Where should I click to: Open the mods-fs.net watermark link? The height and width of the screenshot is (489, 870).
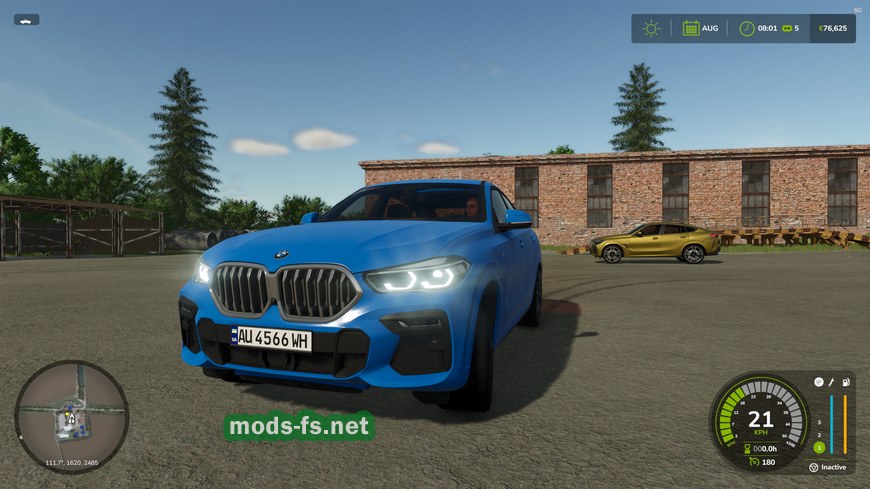[299, 427]
